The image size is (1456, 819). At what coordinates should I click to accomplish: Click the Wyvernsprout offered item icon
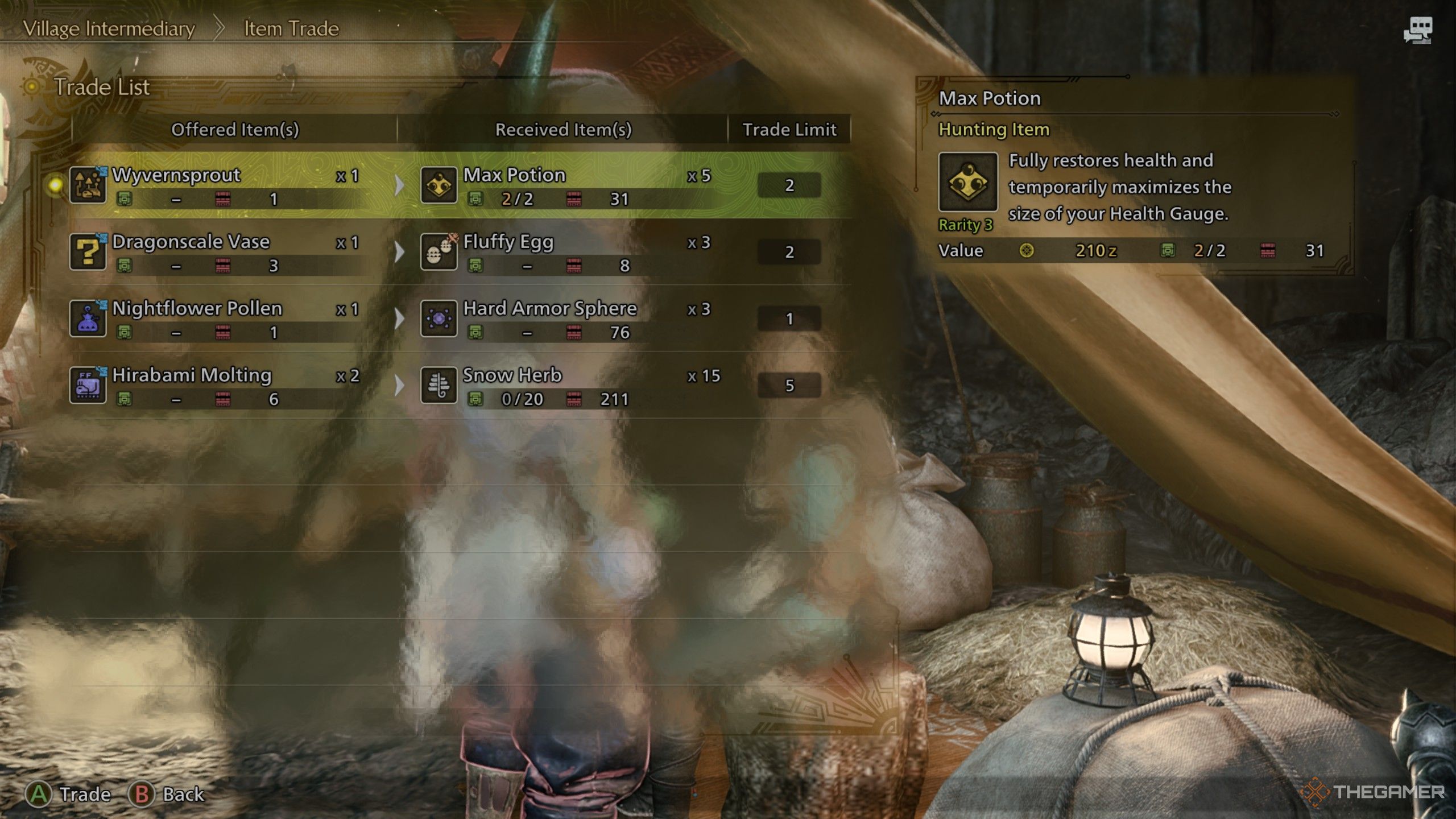pyautogui.click(x=88, y=185)
